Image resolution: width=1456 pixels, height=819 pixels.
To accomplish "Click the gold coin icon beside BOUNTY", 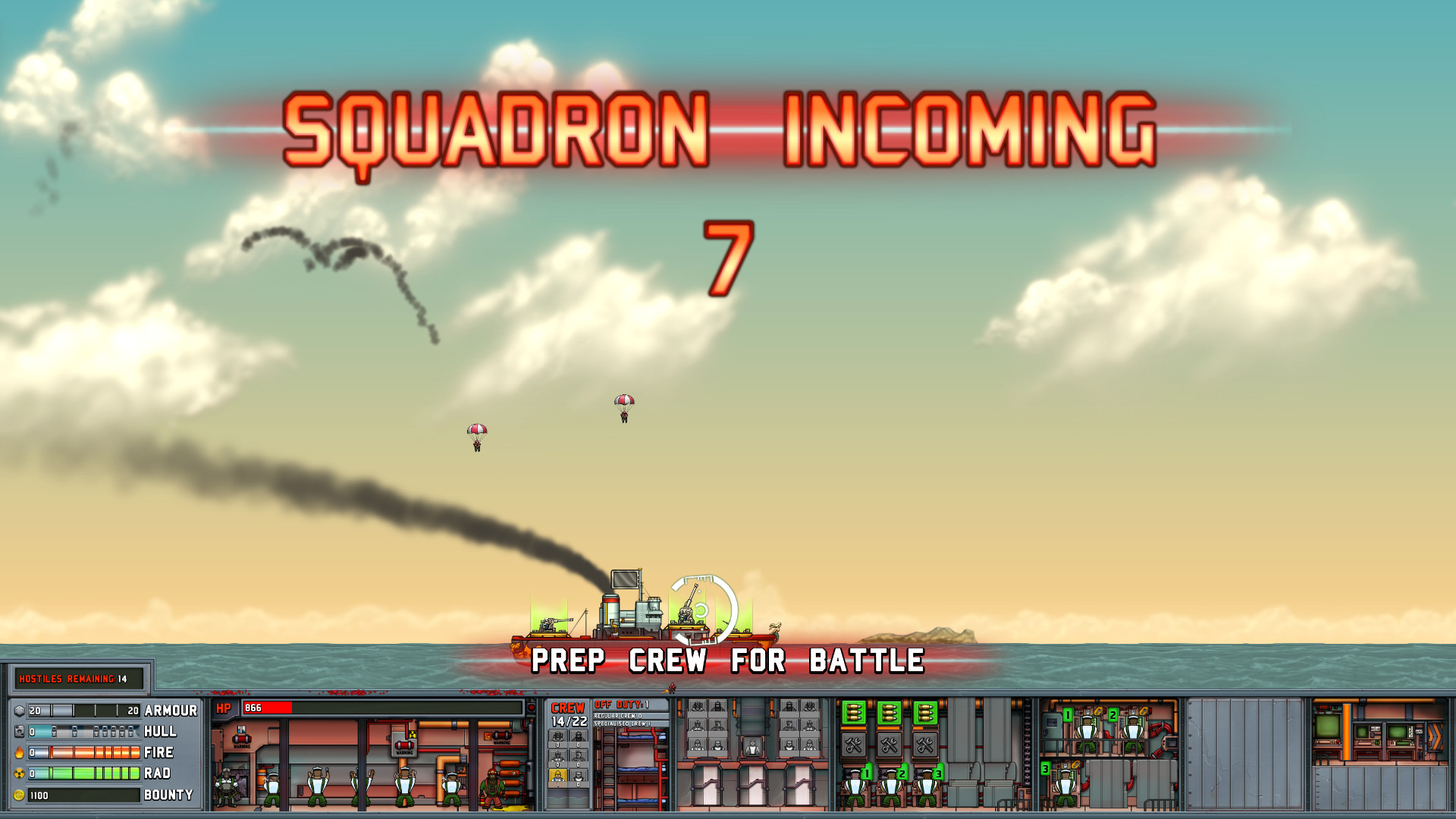I will 20,795.
